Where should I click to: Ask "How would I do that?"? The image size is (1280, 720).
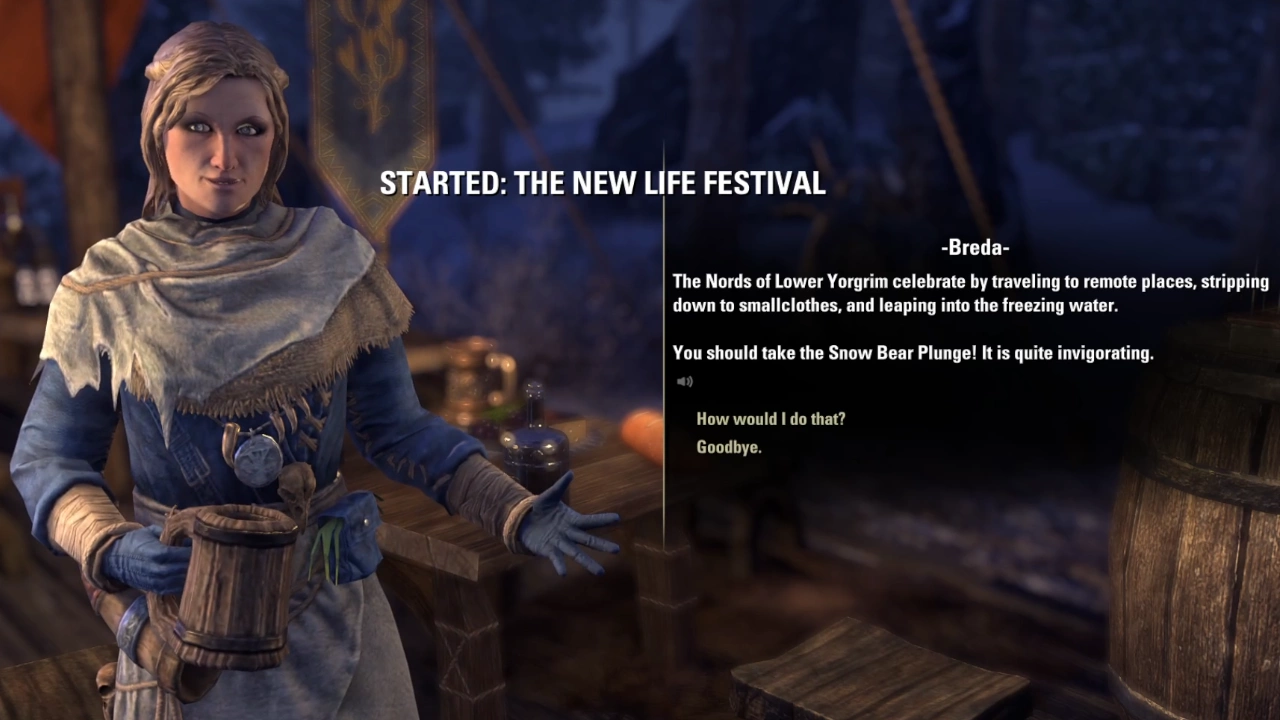770,419
